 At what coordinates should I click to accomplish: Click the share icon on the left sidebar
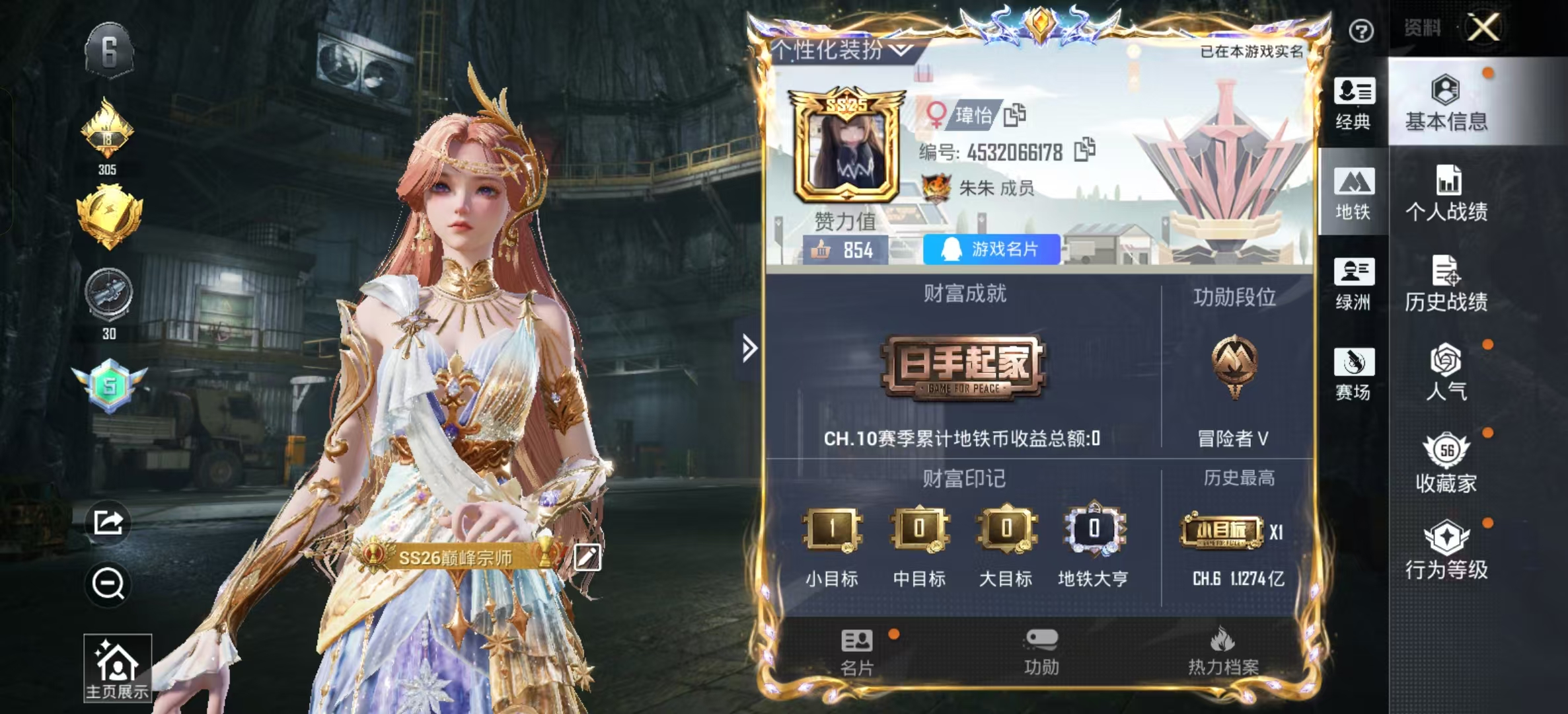click(x=109, y=522)
